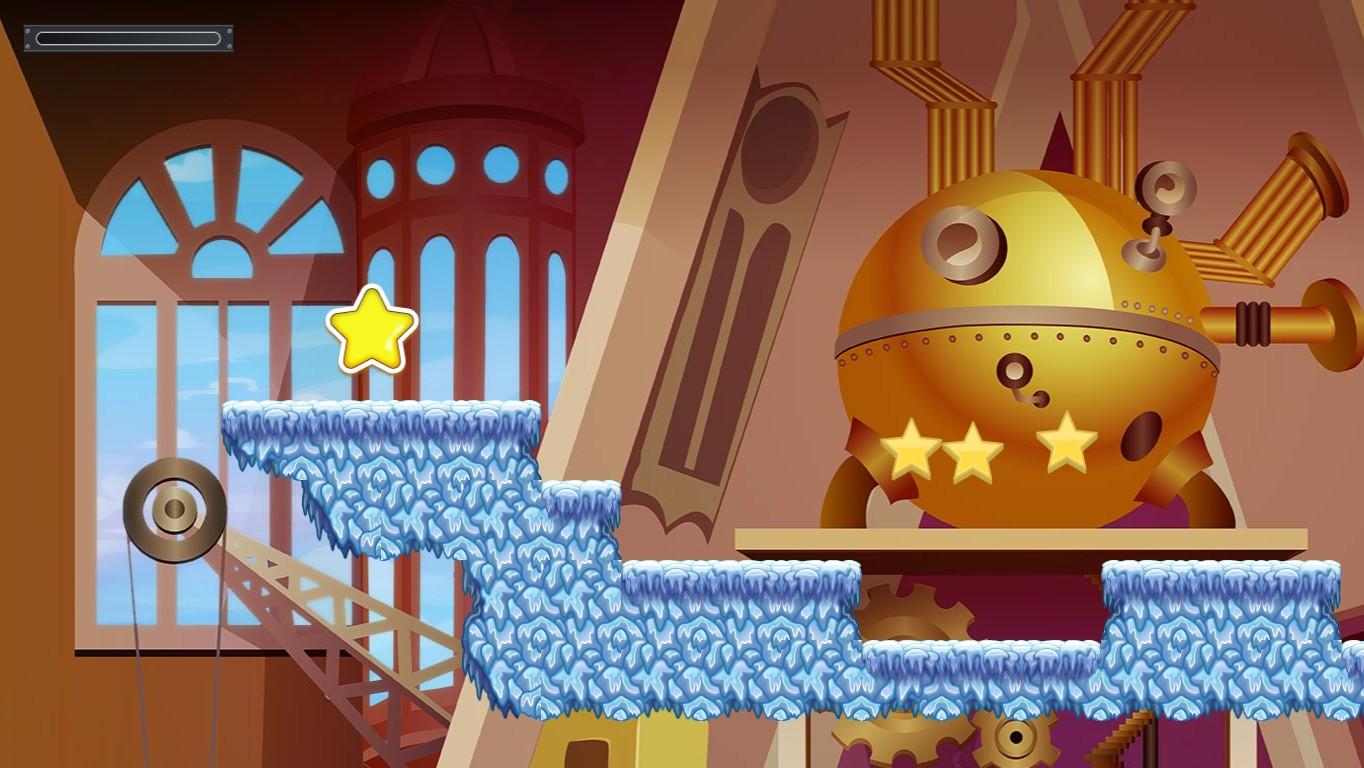The height and width of the screenshot is (768, 1364).
Task: Click the first star on the golden machine
Action: pyautogui.click(x=911, y=452)
